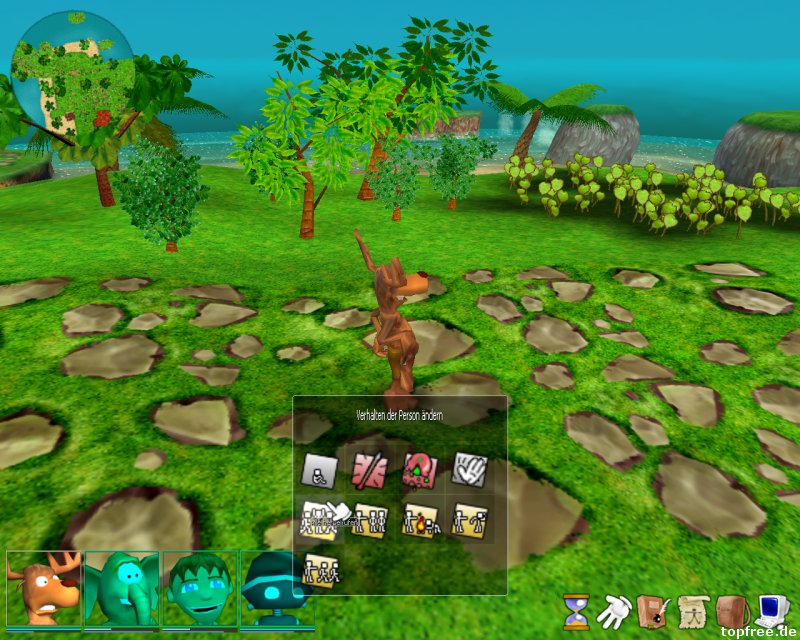Screen dimensions: 800x640
Task: Select the green elephant character portrait
Action: point(122,588)
